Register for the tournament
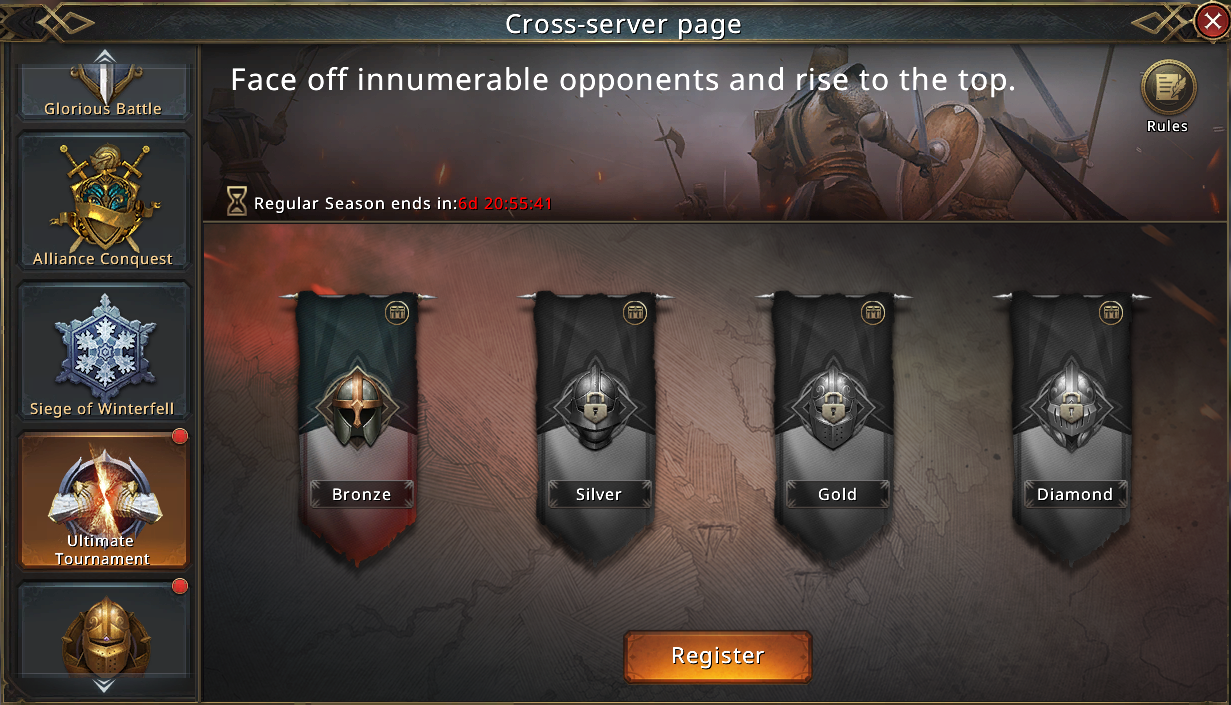1231x705 pixels. [717, 656]
